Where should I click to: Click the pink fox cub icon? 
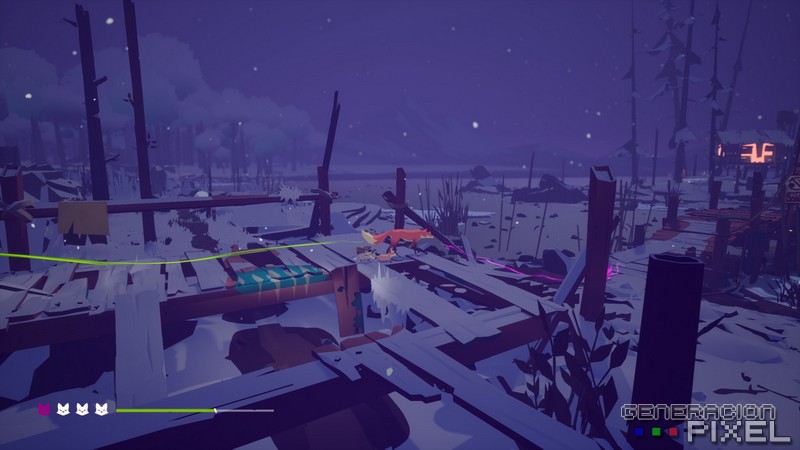[44, 409]
